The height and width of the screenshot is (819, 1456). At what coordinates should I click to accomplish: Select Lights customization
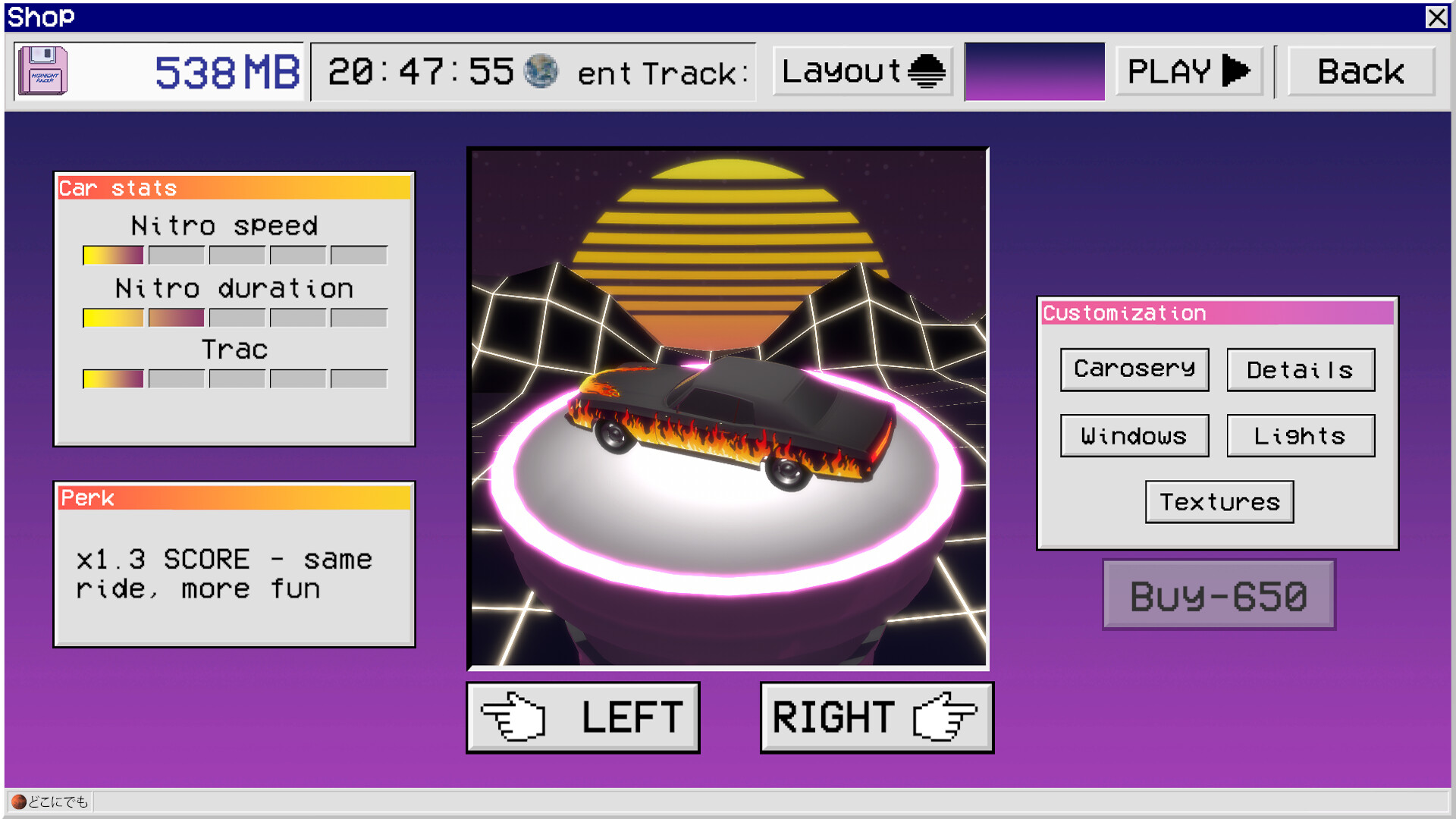(1300, 435)
